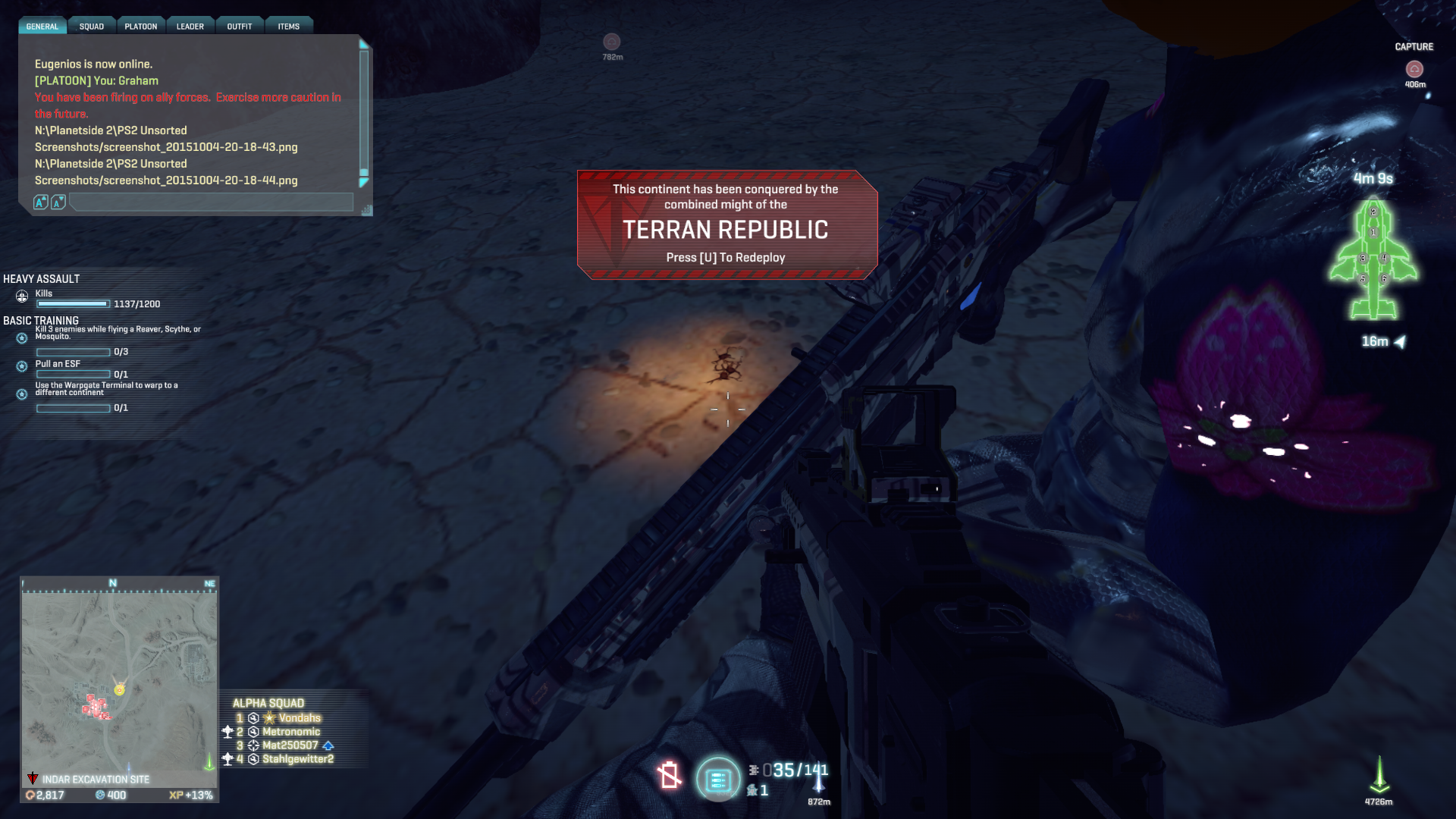Open the Squad chat tab
This screenshot has height=819, width=1456.
pyautogui.click(x=92, y=27)
